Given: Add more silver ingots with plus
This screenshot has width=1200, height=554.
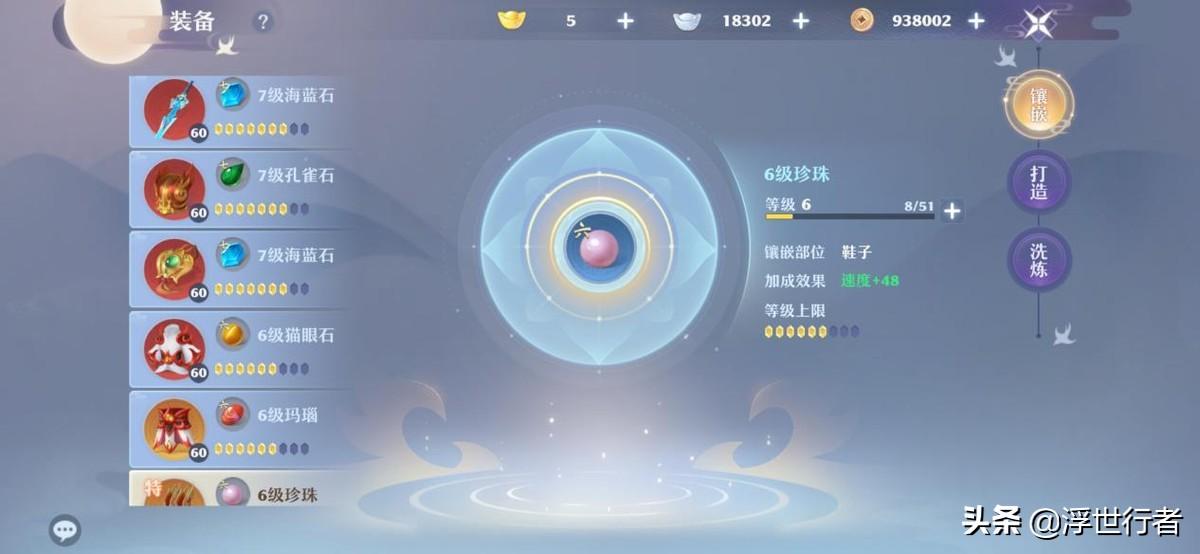Looking at the screenshot, I should (x=800, y=21).
